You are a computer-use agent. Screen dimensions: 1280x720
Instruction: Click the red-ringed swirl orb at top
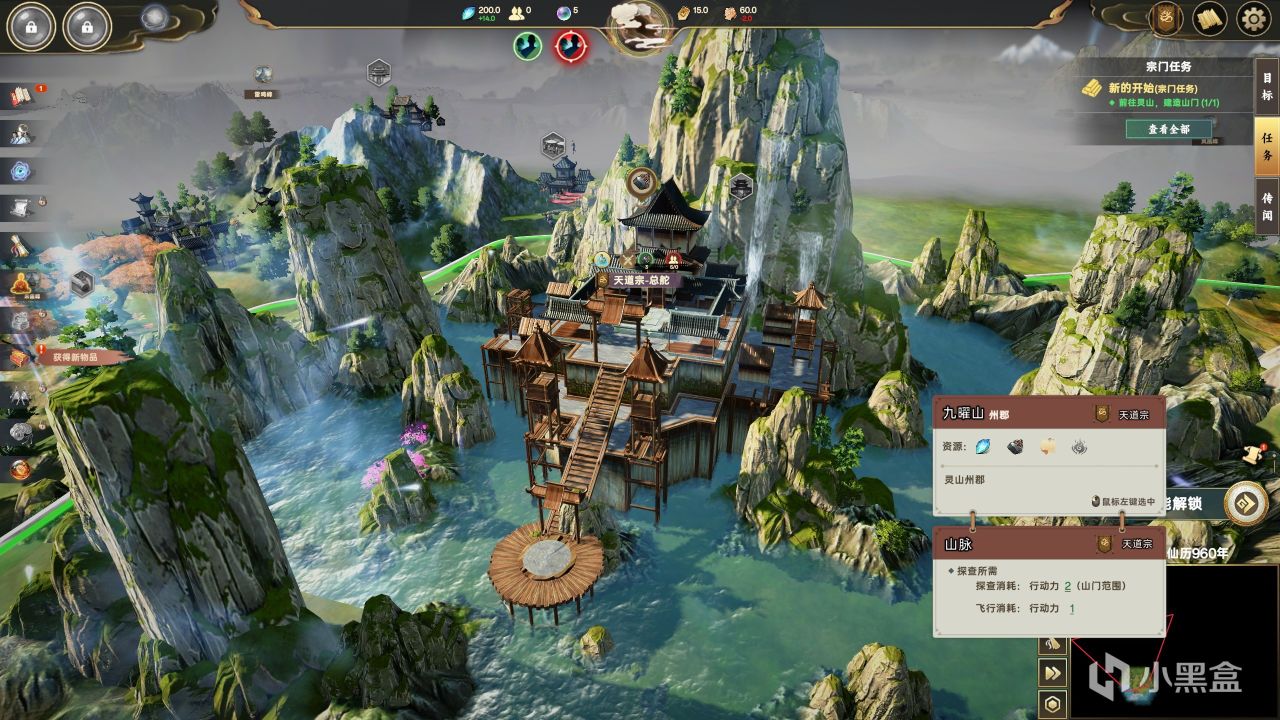click(x=571, y=45)
